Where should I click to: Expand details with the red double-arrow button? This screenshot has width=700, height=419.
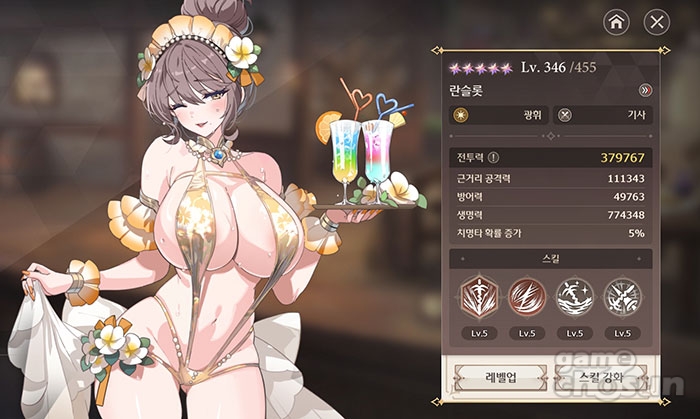[645, 90]
